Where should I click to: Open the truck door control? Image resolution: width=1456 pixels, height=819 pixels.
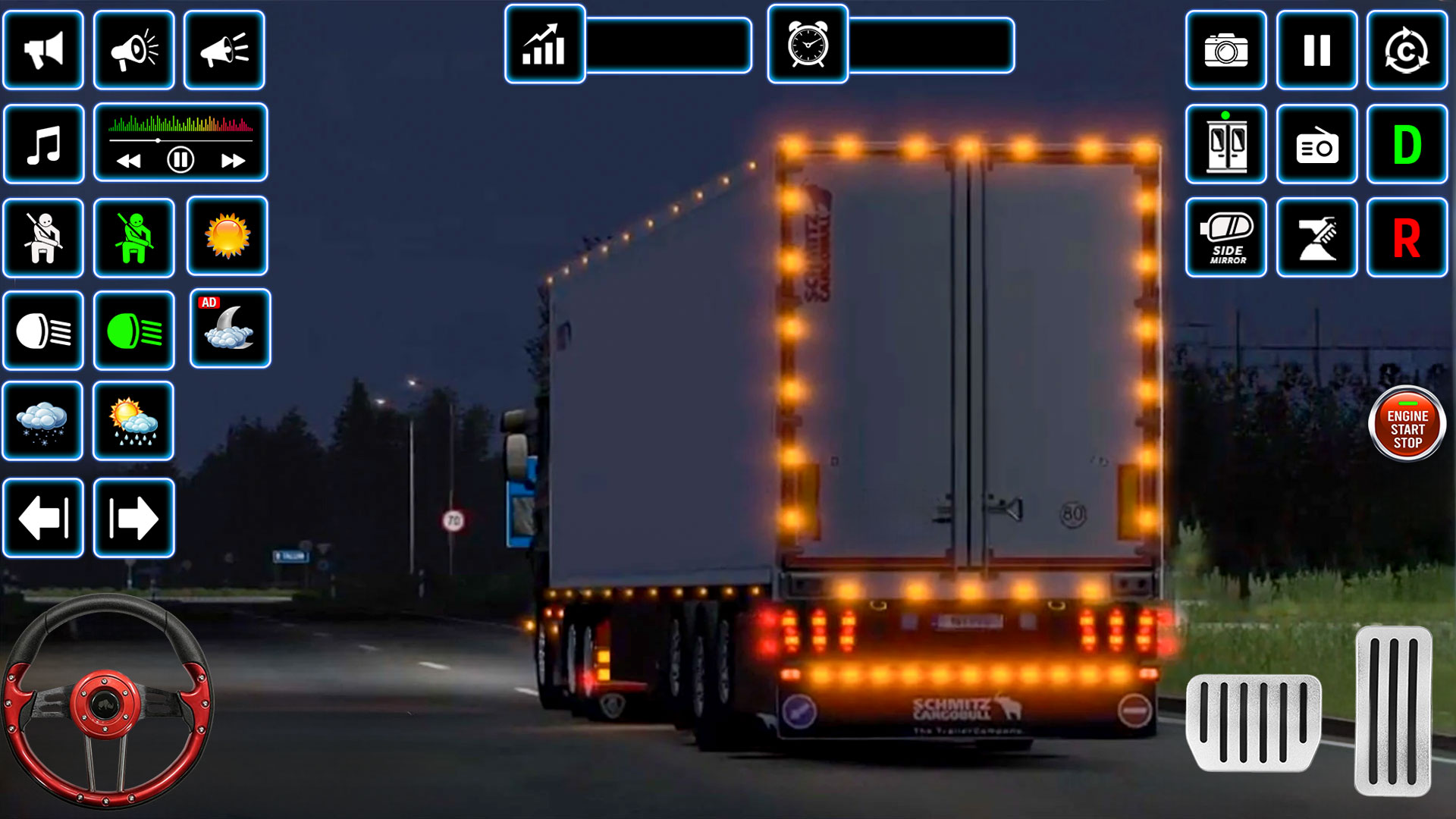click(x=1225, y=144)
